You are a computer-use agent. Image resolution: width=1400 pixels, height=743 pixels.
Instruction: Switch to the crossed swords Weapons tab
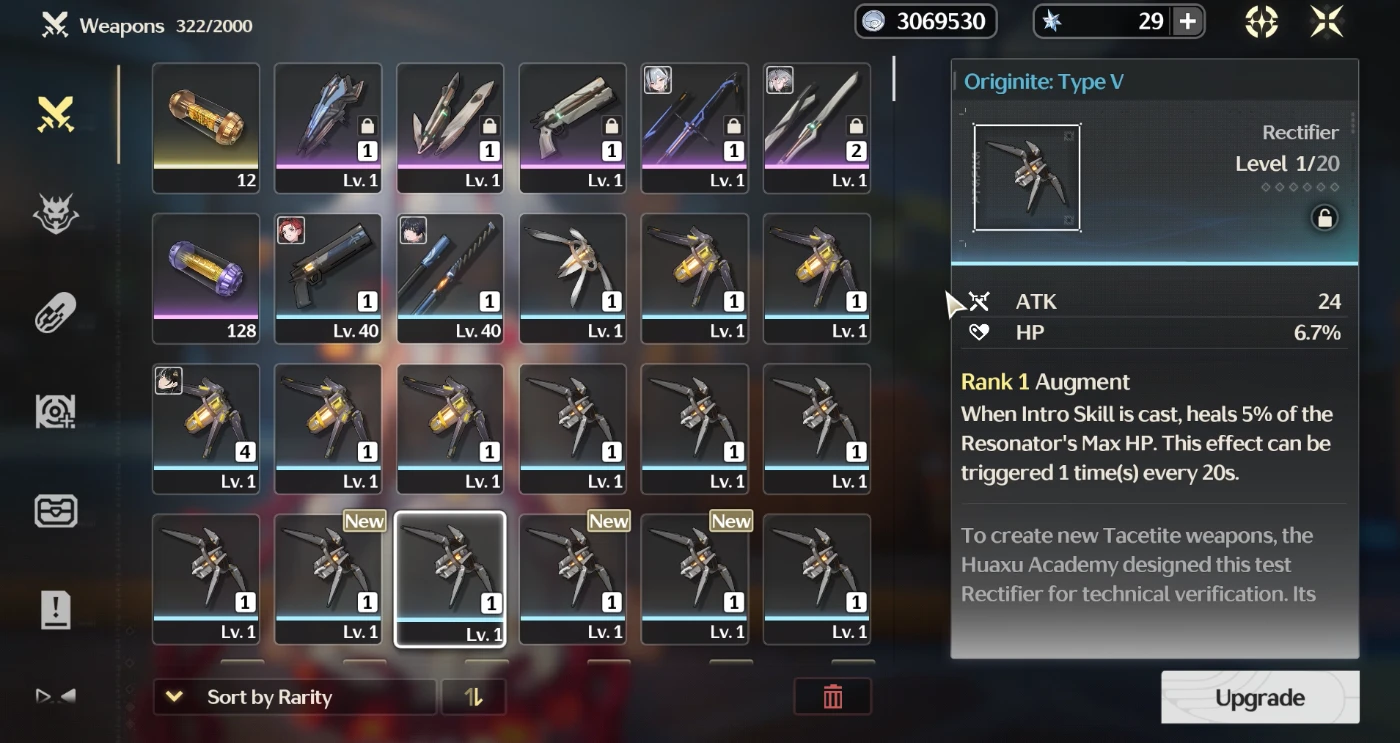click(x=56, y=114)
